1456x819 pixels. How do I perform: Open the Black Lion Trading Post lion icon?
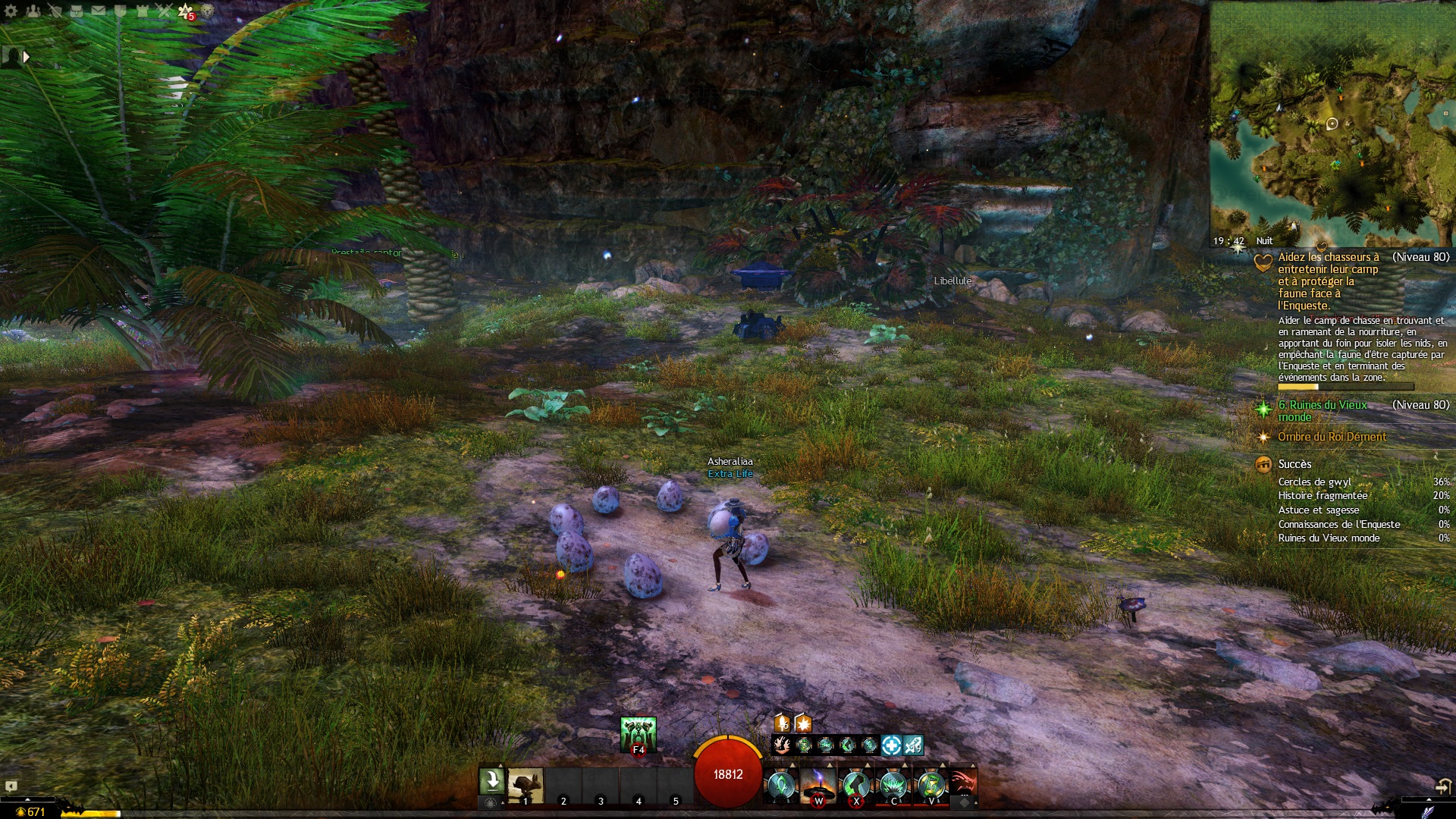coord(207,11)
